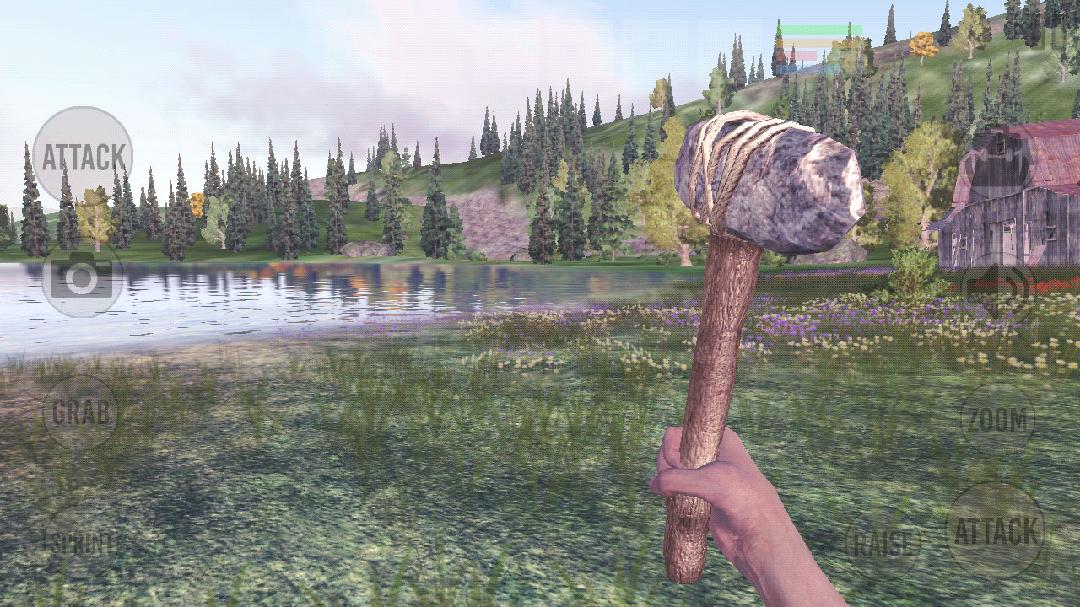The image size is (1080, 607).
Task: Hit the dark ATTACK button beside RAISE
Action: (x=995, y=532)
